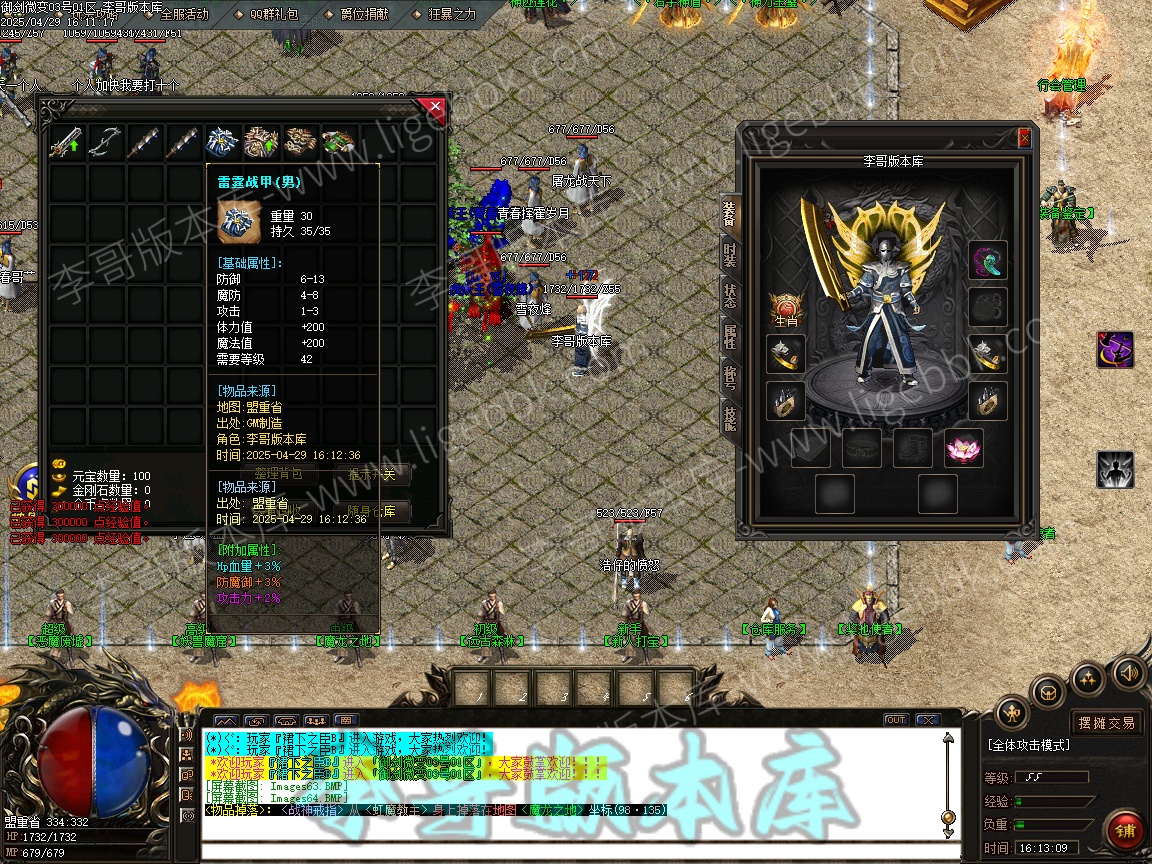Select the green jade item in the bag
Image resolution: width=1152 pixels, height=864 pixels.
click(x=338, y=143)
